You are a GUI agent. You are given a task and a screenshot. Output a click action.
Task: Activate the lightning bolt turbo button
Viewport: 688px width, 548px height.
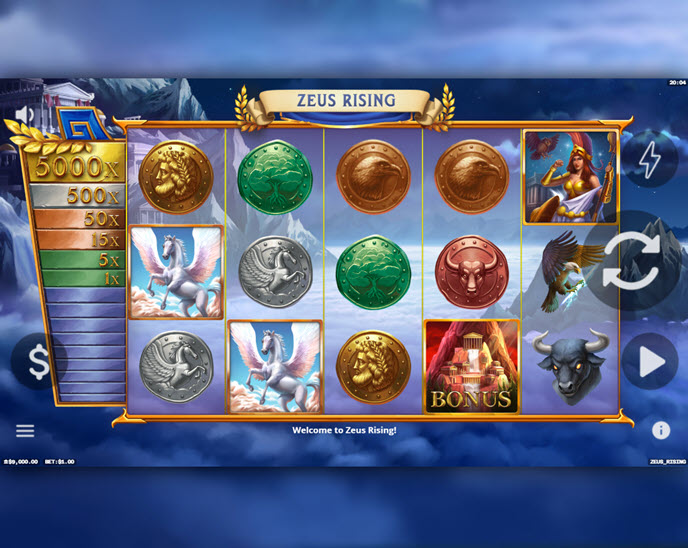point(650,160)
